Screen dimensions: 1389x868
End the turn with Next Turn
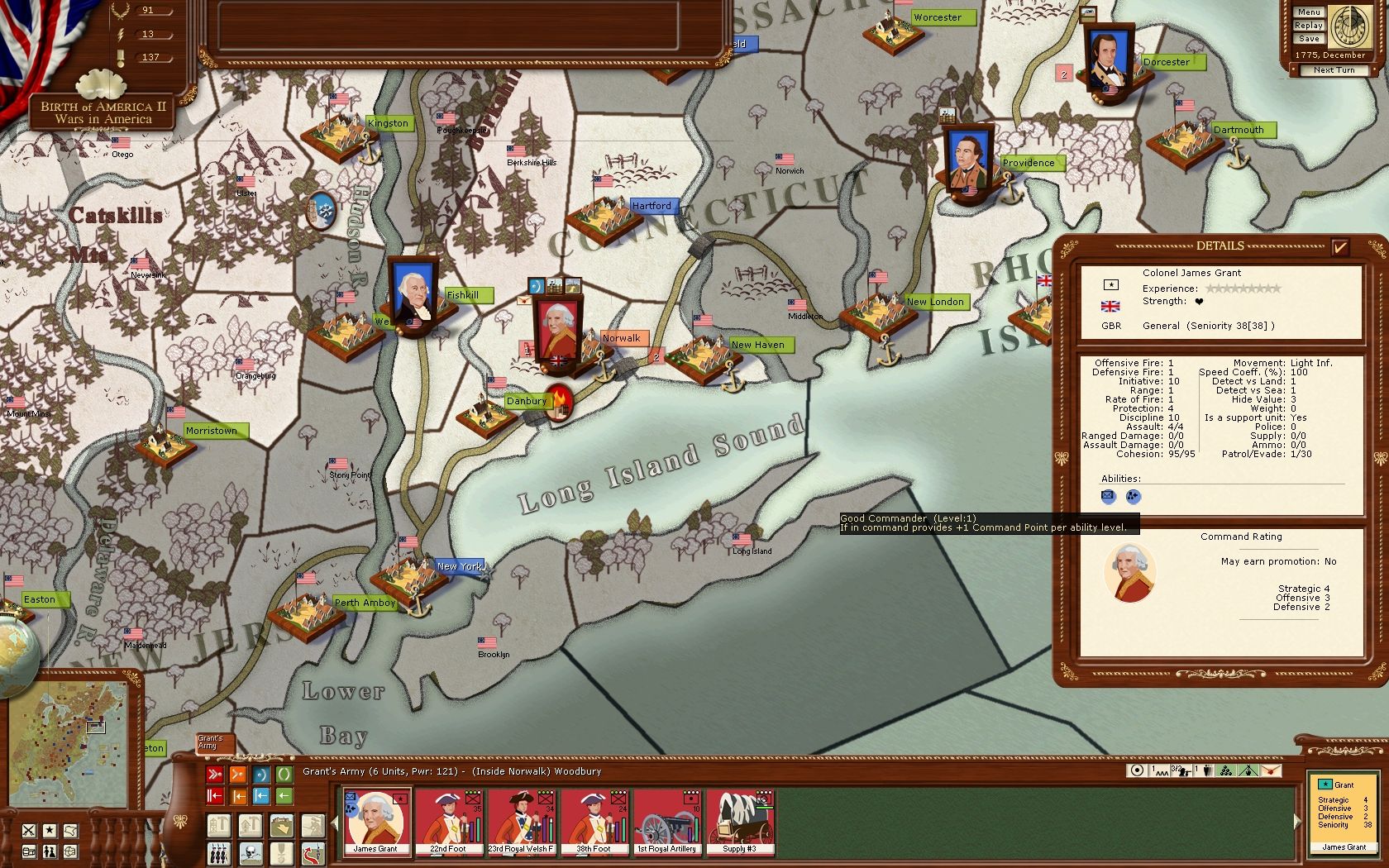coord(1334,70)
